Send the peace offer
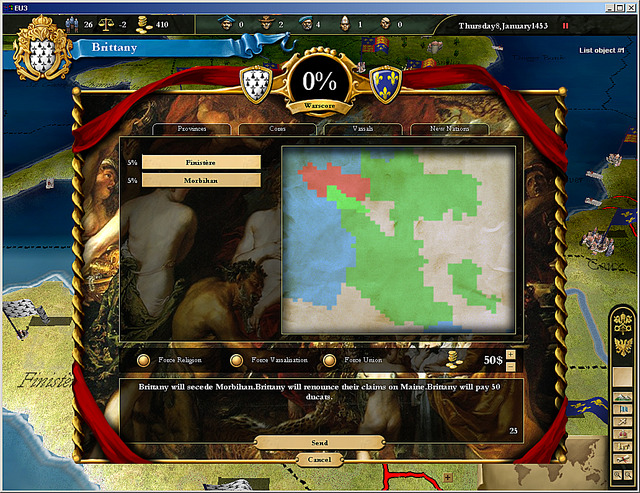640x493 pixels. point(319,442)
